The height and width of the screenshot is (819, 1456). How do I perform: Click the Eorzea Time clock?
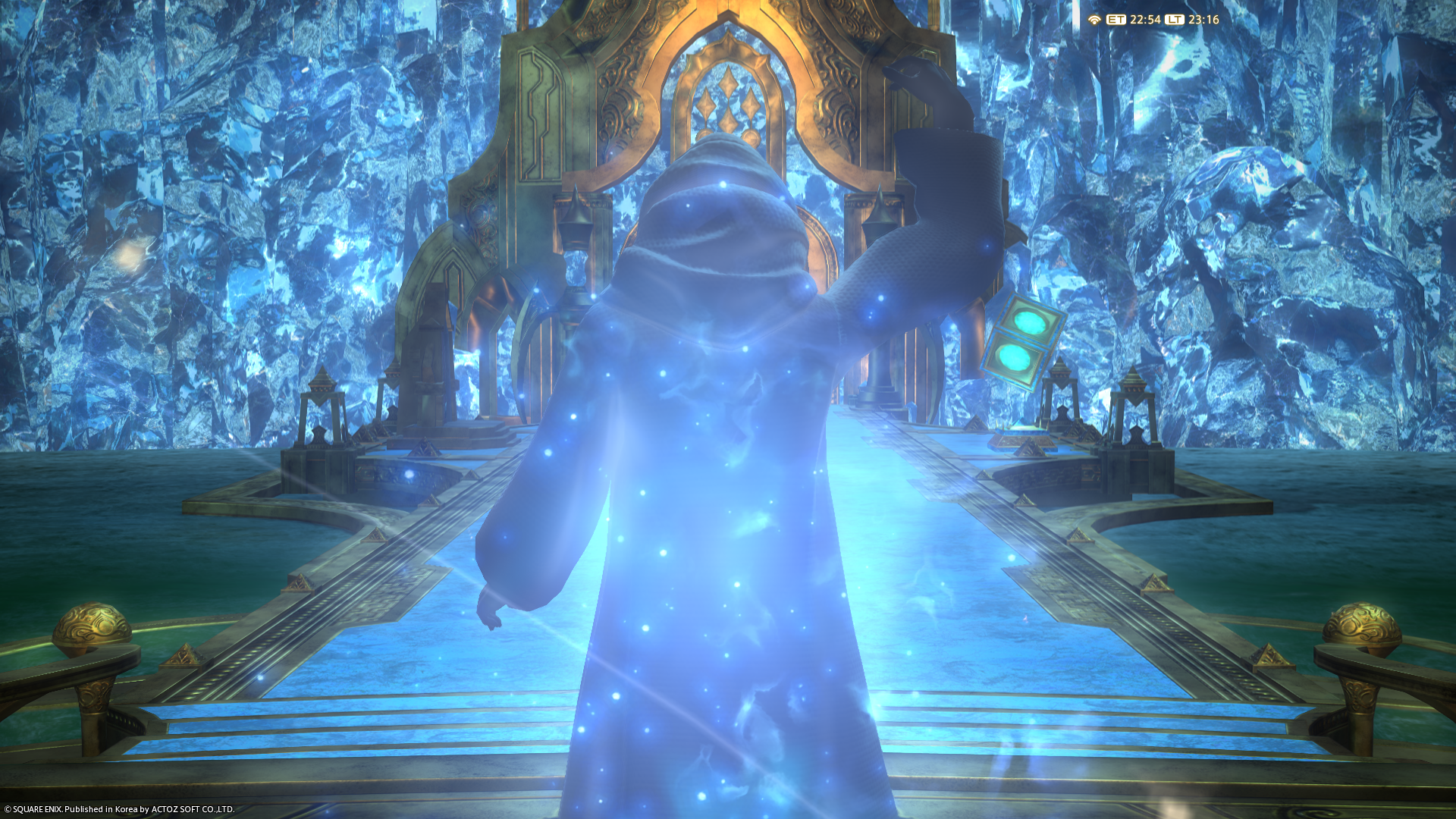(x=1144, y=20)
